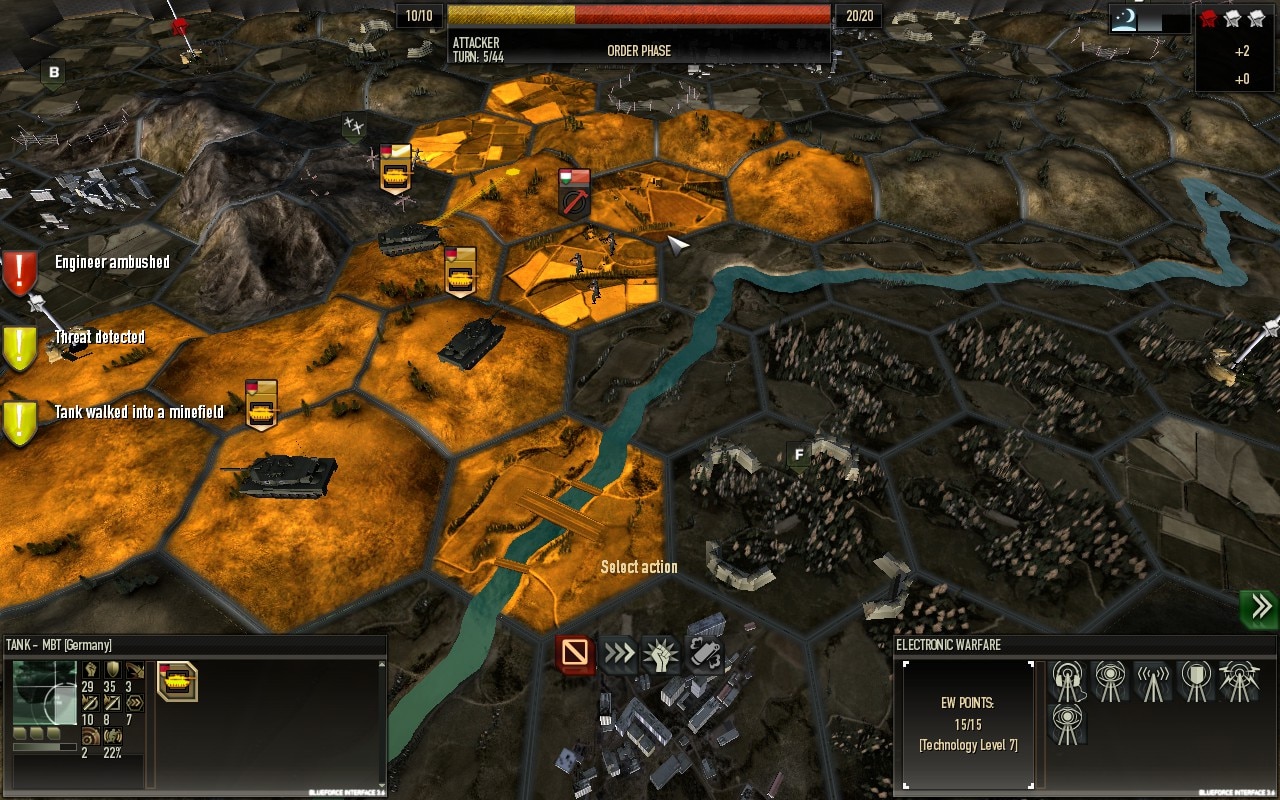The width and height of the screenshot is (1280, 800).
Task: Open the Engineer ambushed alert
Action: click(x=20, y=270)
